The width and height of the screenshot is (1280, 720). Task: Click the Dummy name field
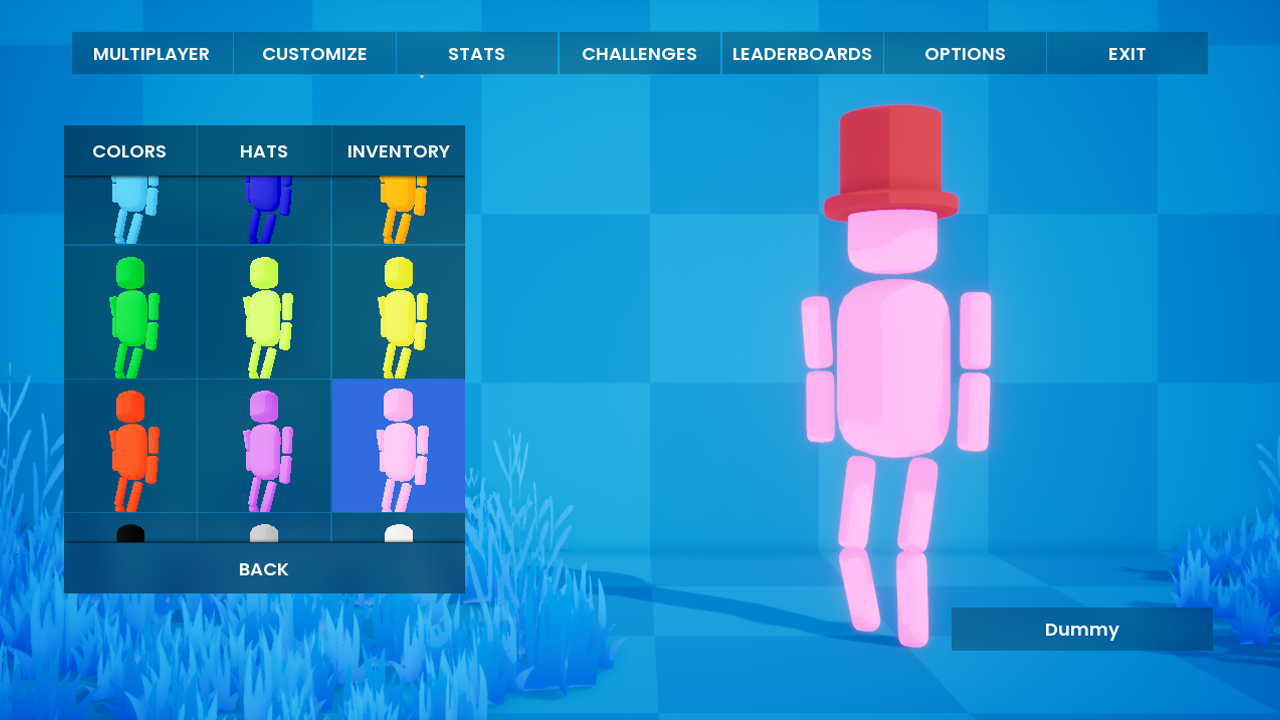pyautogui.click(x=1081, y=629)
